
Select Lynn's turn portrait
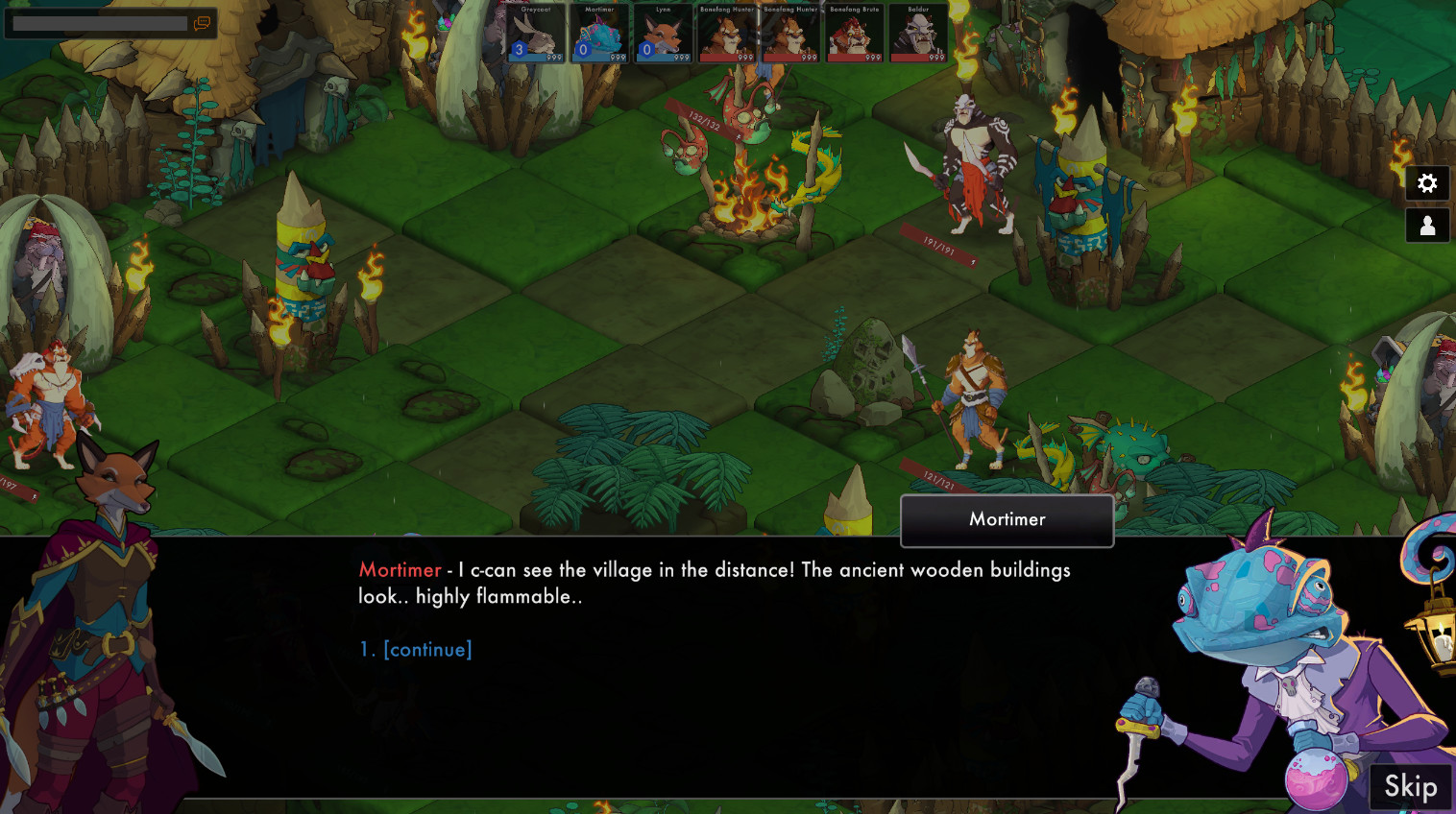coord(663,34)
